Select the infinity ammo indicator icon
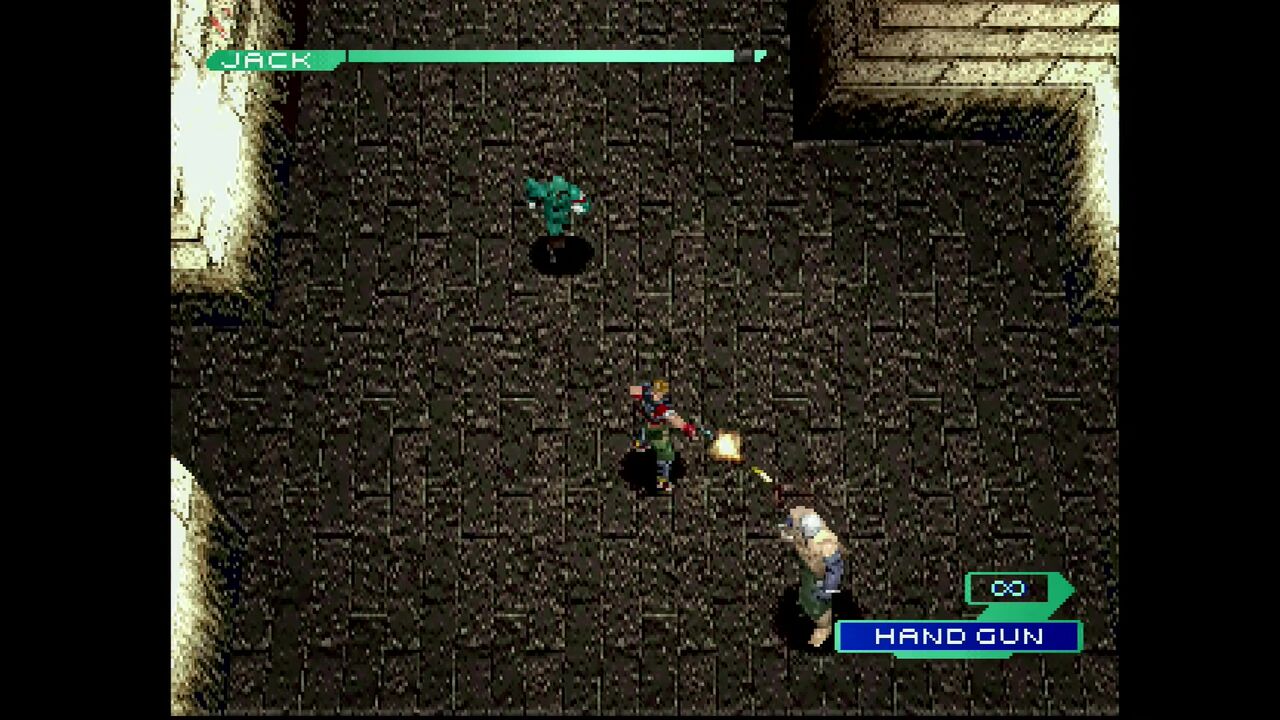This screenshot has height=720, width=1280. tap(1010, 589)
